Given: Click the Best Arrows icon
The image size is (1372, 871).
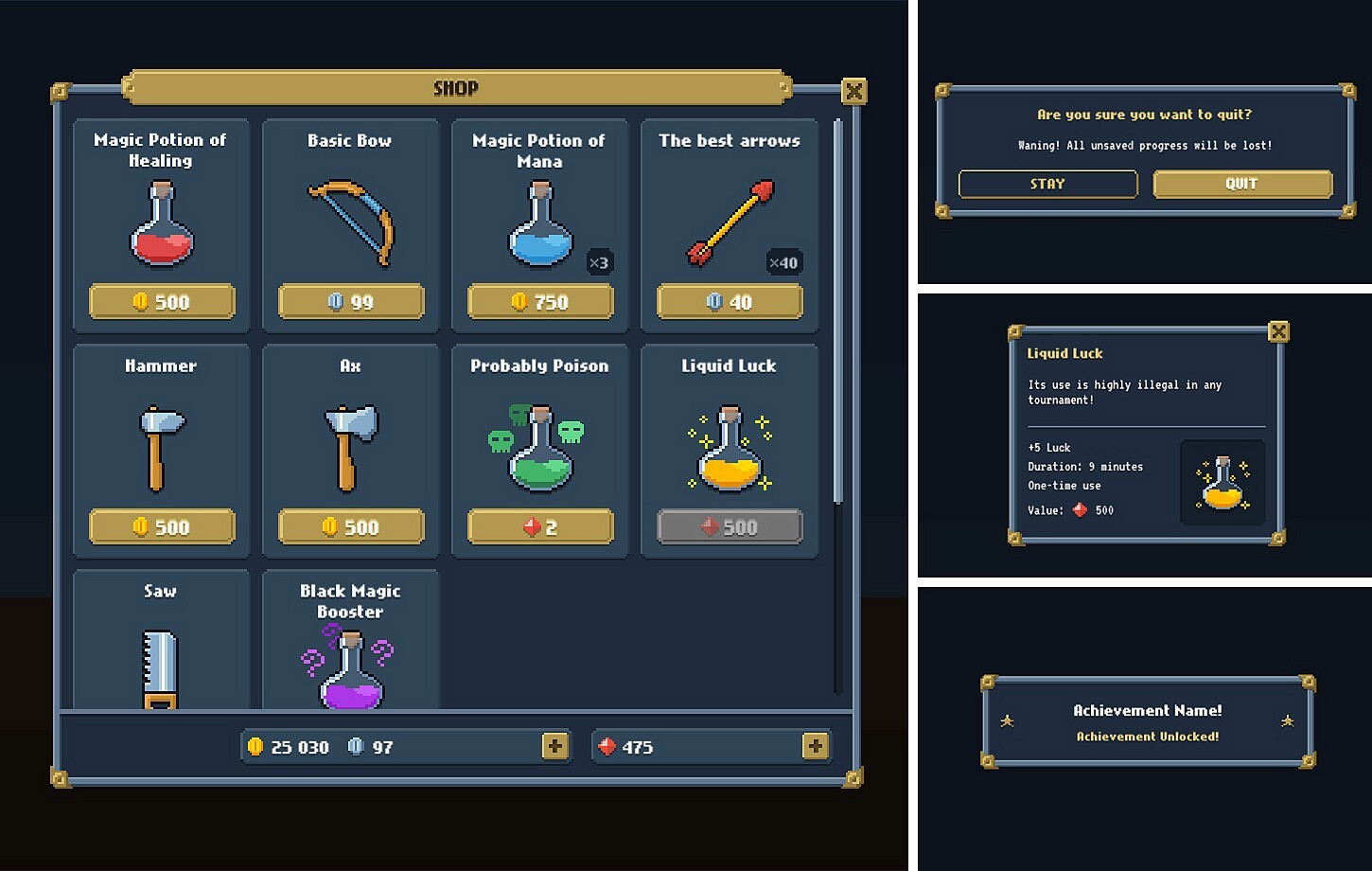Looking at the screenshot, I should 729,222.
